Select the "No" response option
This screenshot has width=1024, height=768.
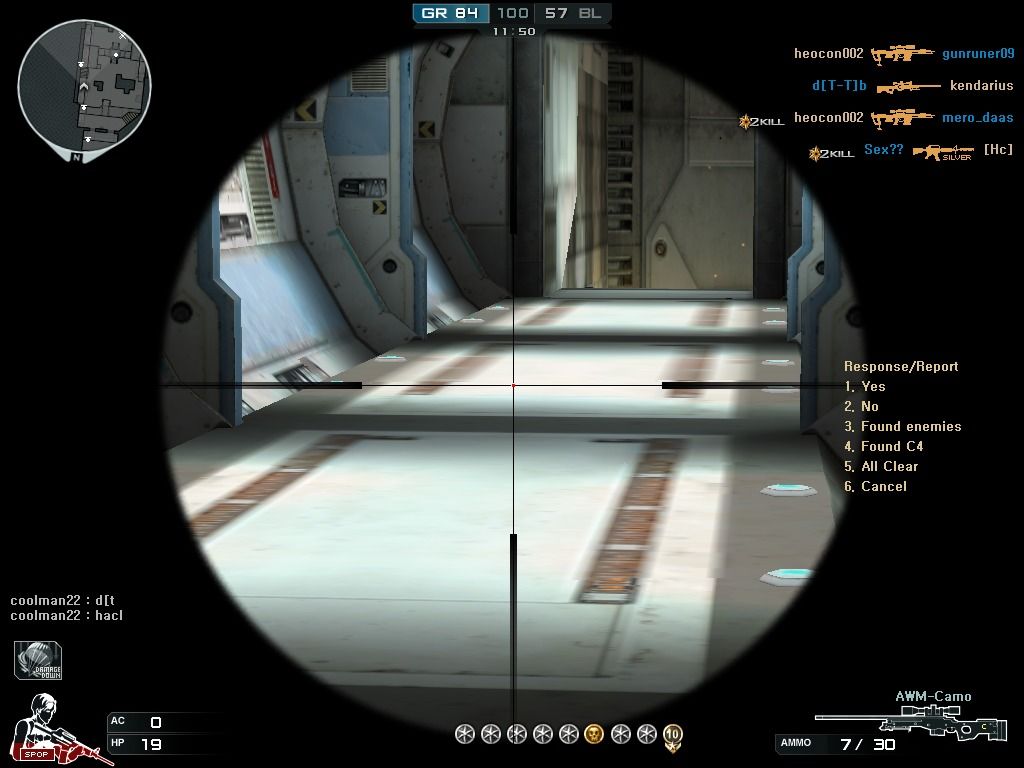(862, 406)
